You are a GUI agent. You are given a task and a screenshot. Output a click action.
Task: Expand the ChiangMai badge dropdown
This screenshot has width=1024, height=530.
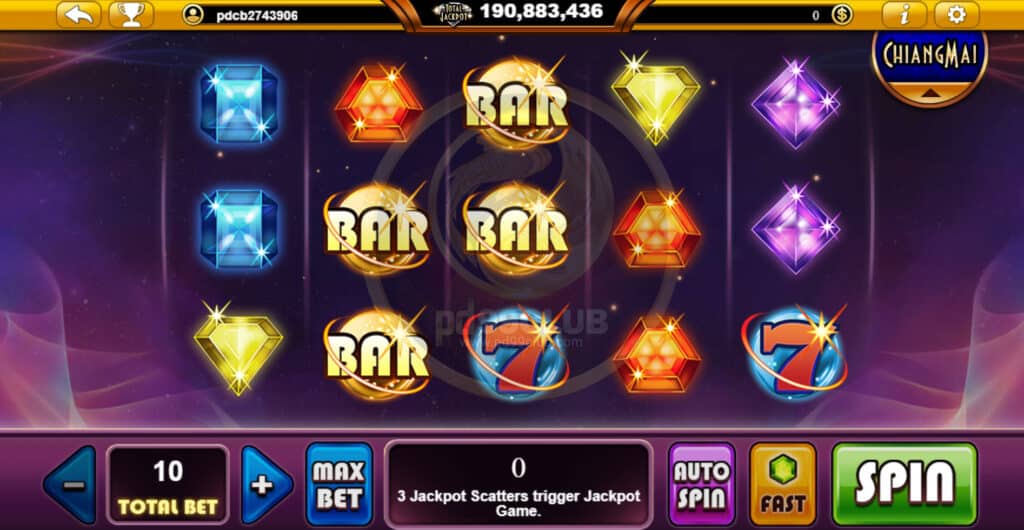(x=929, y=92)
